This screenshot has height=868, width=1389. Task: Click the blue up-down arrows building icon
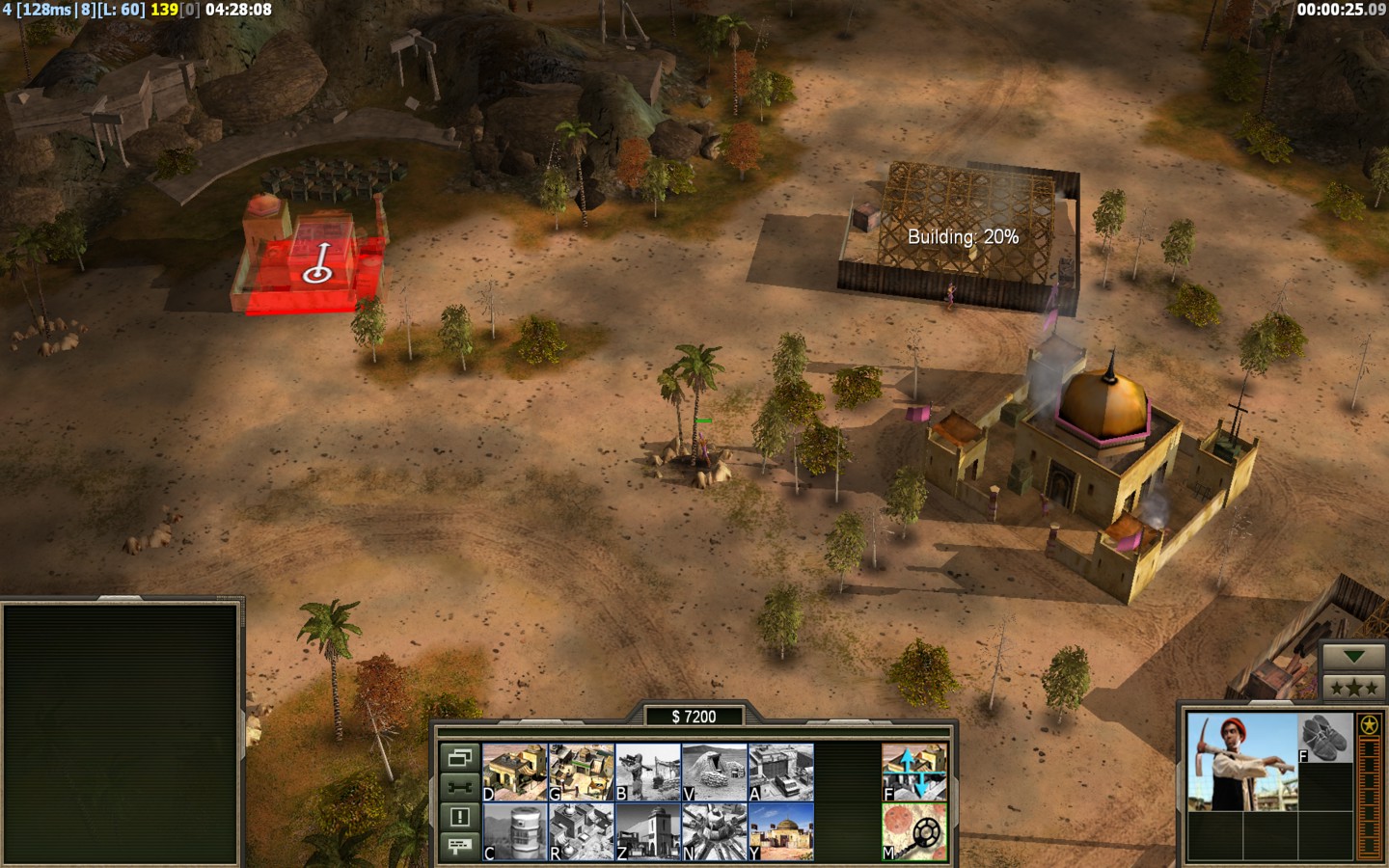click(913, 772)
